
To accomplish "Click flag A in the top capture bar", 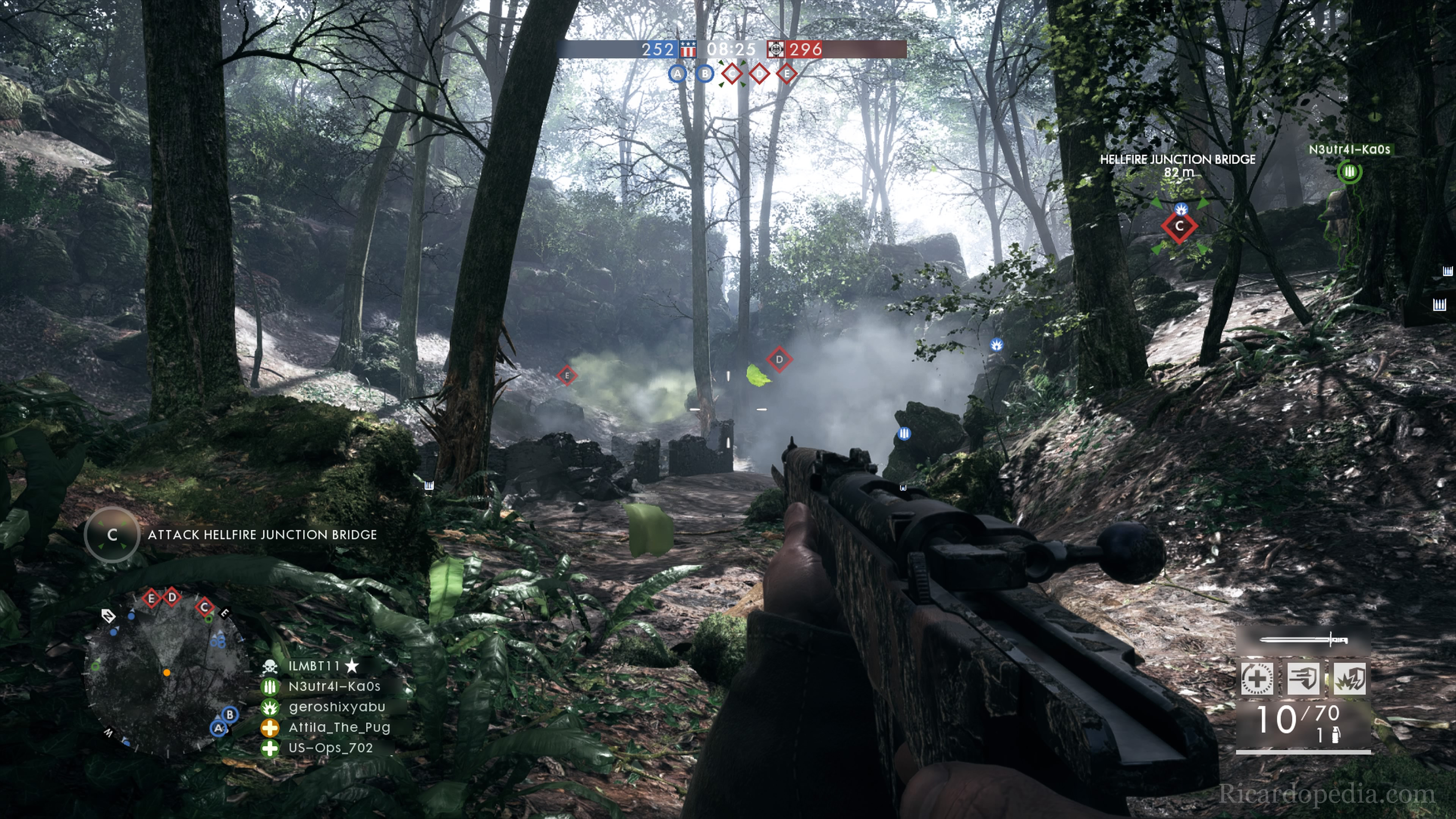I will coord(677,74).
